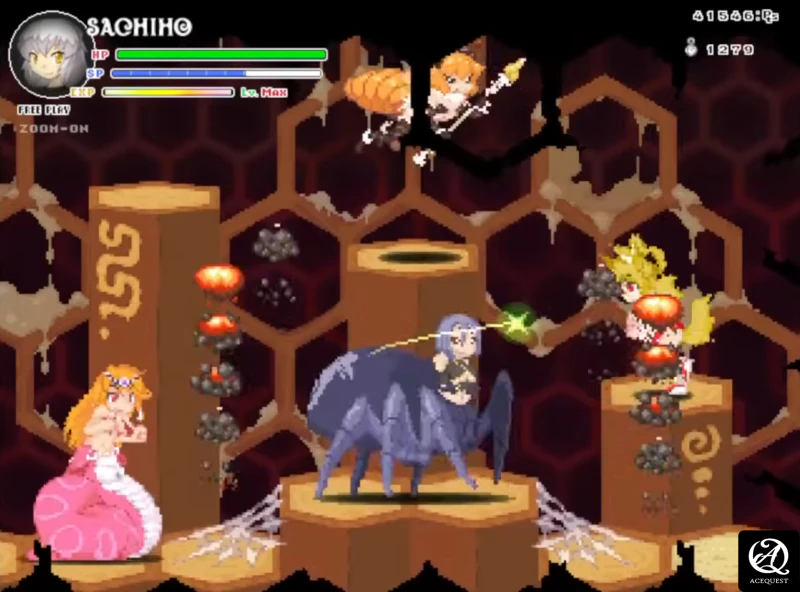The width and height of the screenshot is (800, 592).
Task: Open the ACEQUEST logo watermark
Action: point(768,561)
